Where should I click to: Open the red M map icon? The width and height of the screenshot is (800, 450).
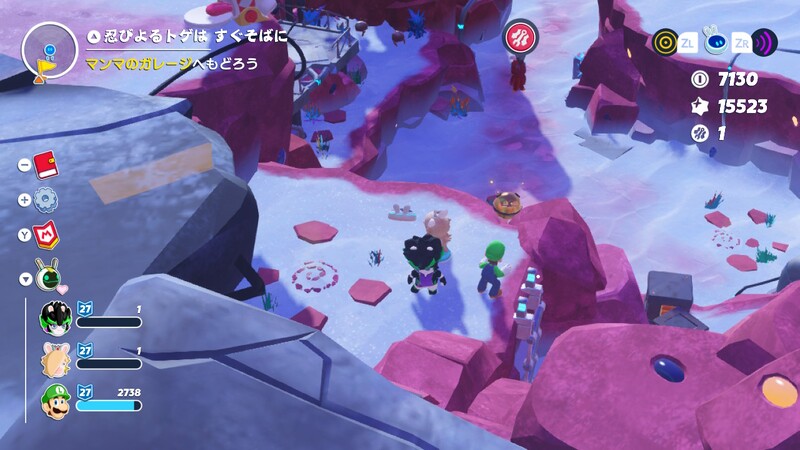pos(45,234)
